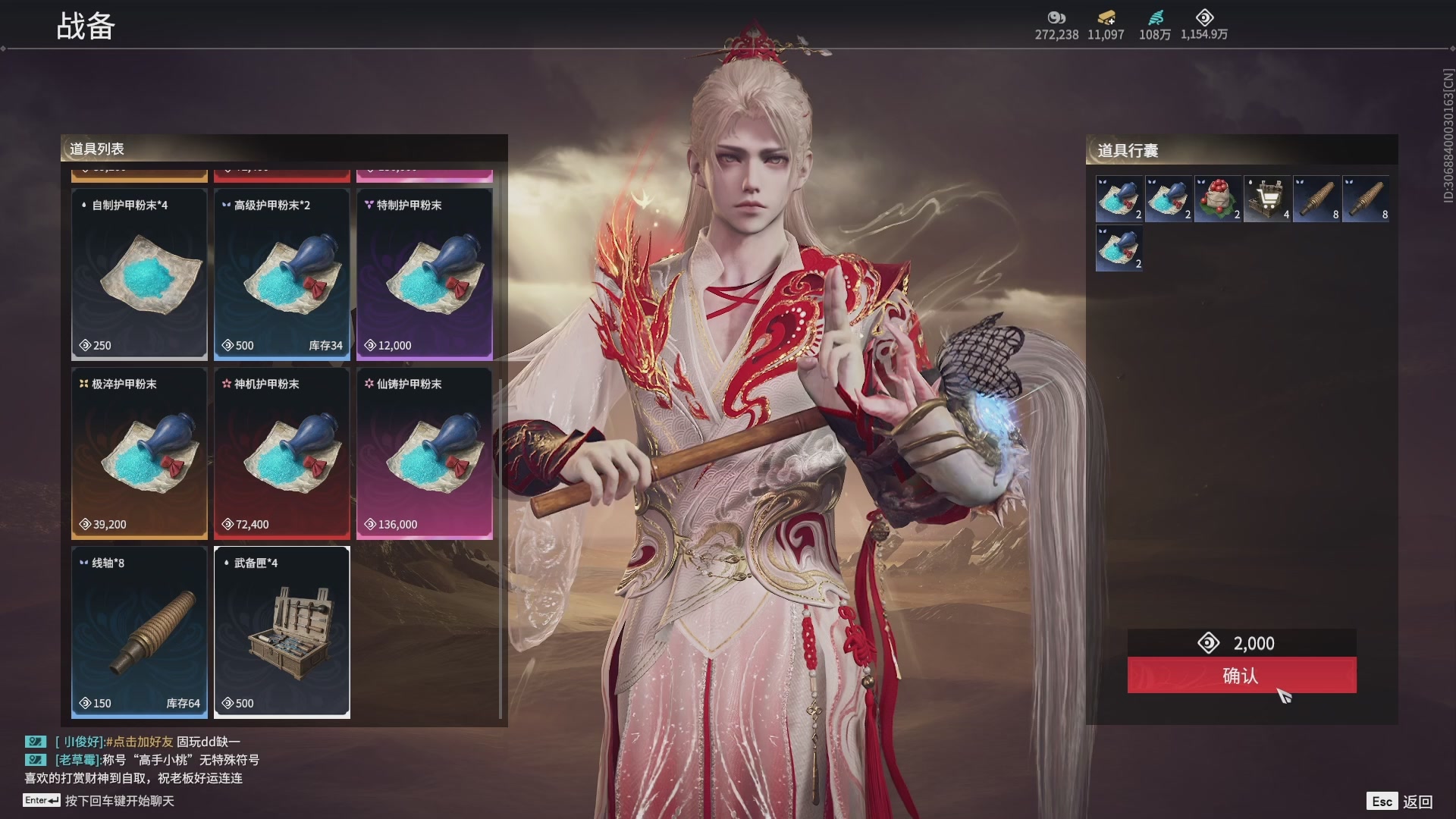Pick the 特制护甲粉末 priced 12,000
The height and width of the screenshot is (819, 1456).
pyautogui.click(x=425, y=275)
